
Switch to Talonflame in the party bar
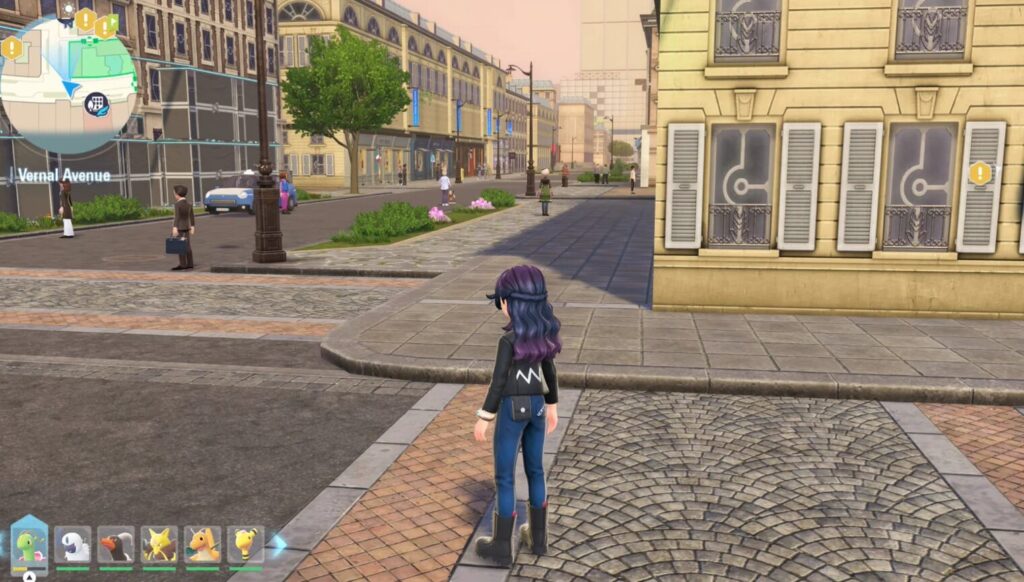pos(116,546)
